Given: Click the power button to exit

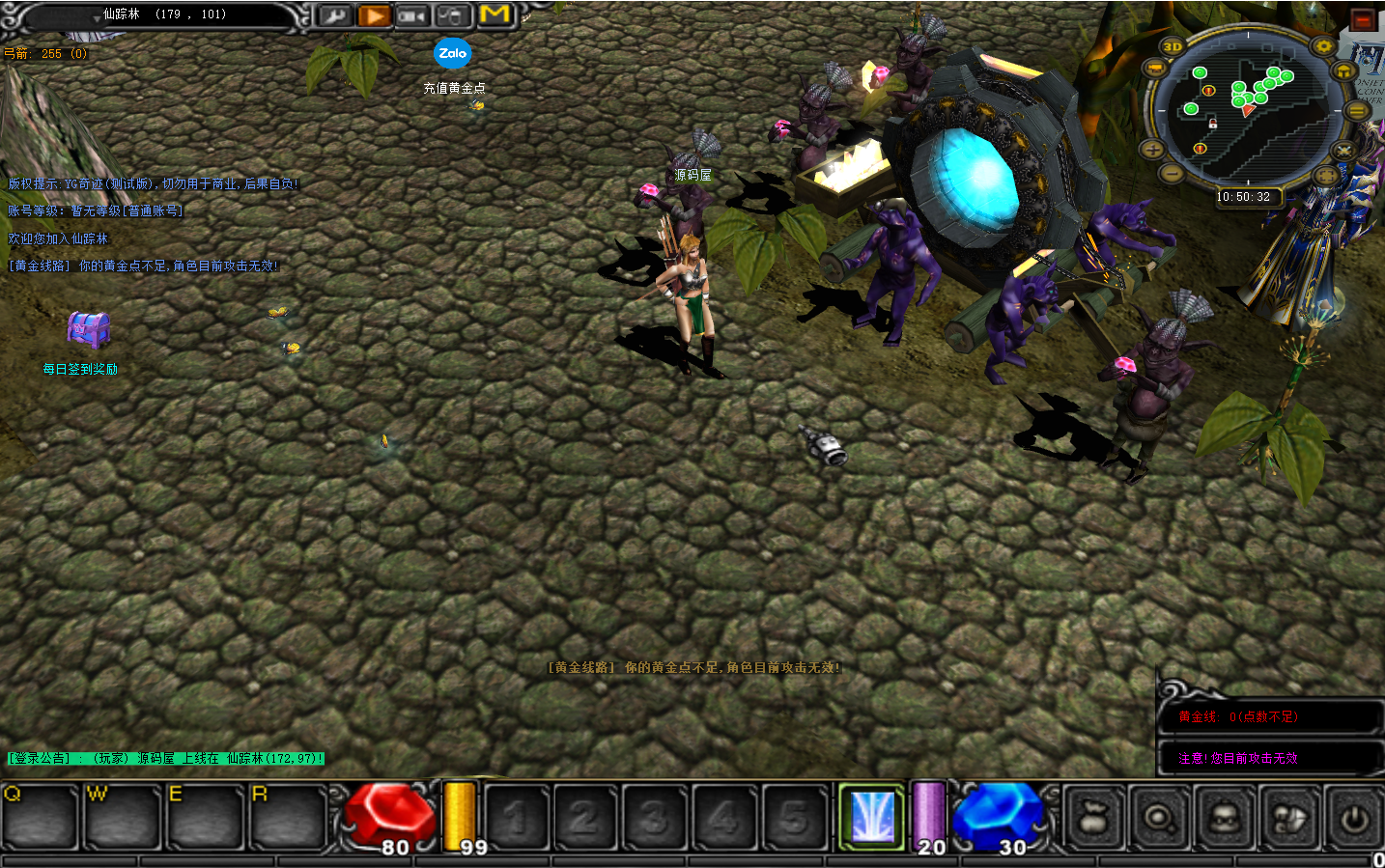Looking at the screenshot, I should click(1354, 819).
